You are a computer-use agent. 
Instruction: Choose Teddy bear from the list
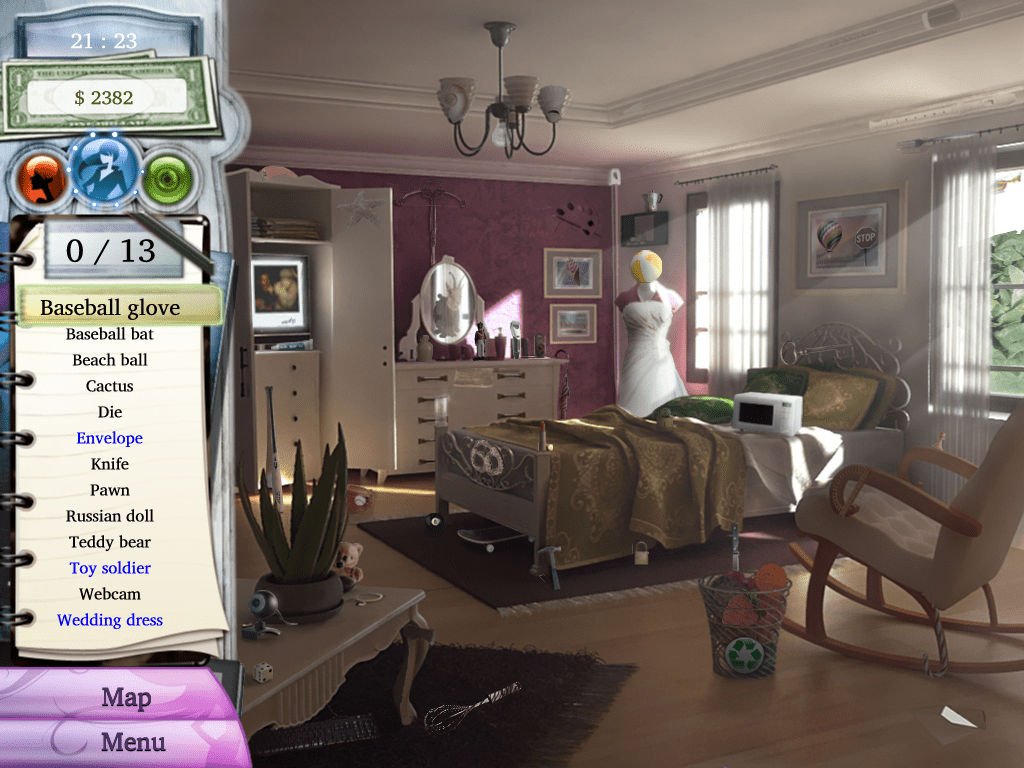[110, 542]
